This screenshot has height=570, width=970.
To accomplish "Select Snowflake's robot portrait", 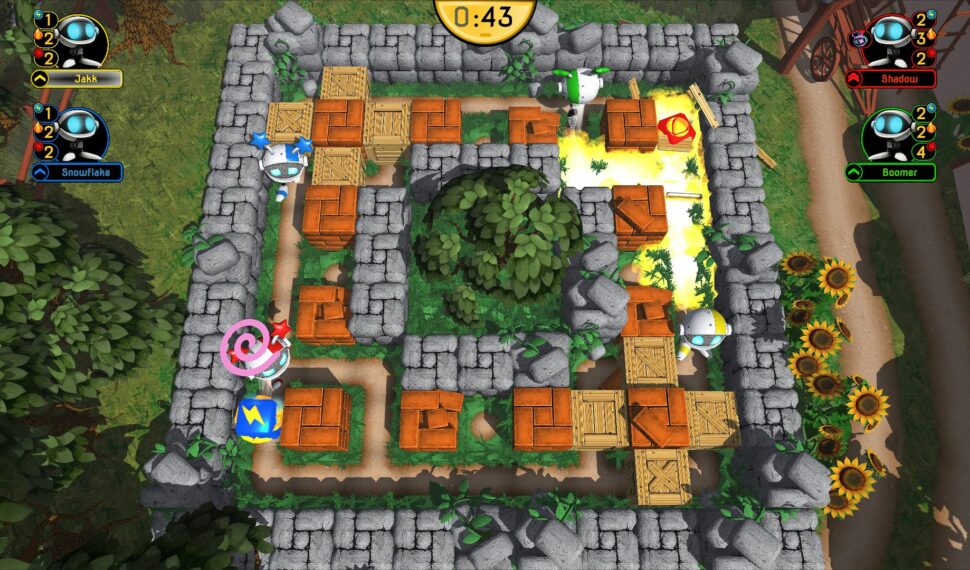I will pos(77,131).
